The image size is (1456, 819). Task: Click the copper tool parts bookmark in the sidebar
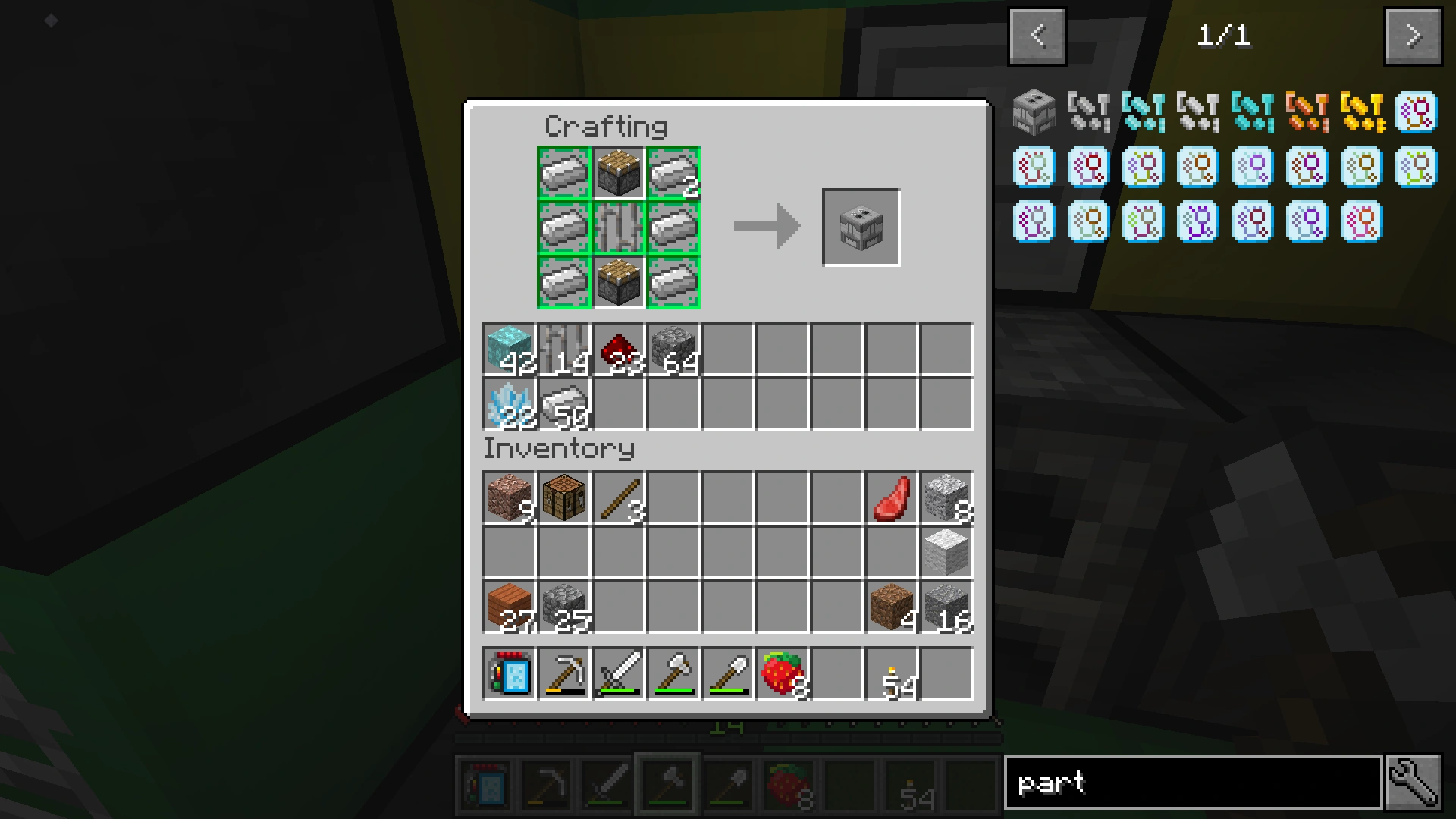[1307, 114]
